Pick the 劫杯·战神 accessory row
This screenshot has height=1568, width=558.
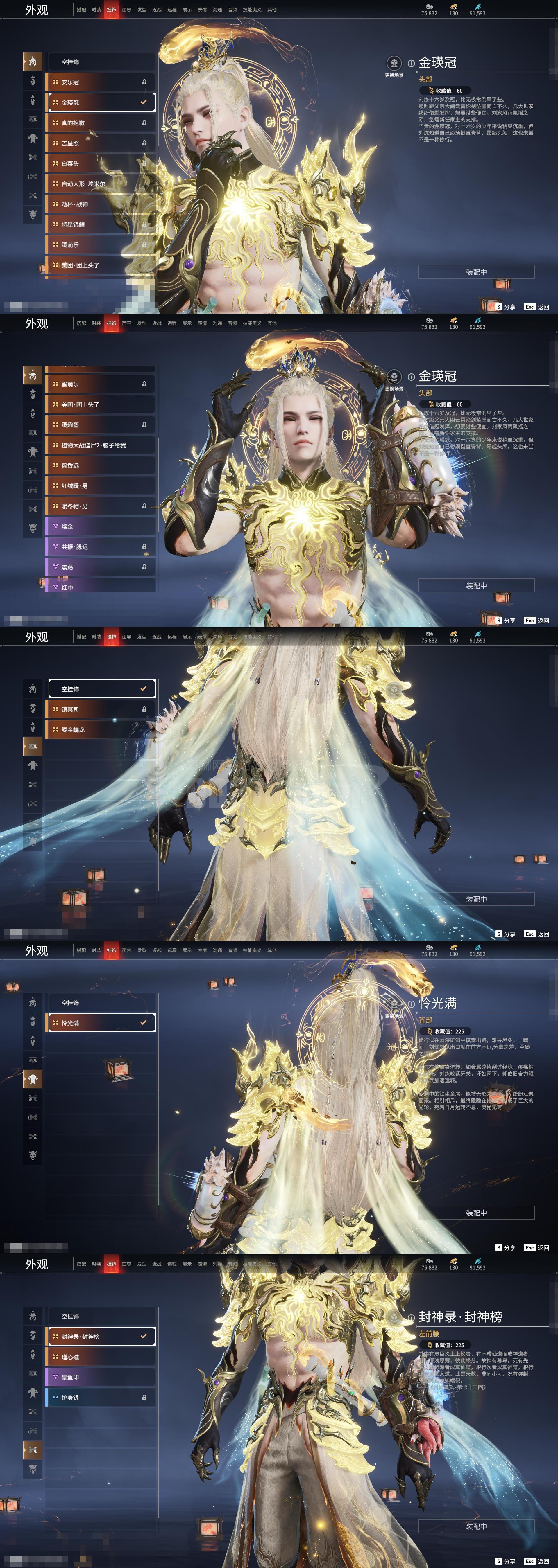tap(101, 204)
